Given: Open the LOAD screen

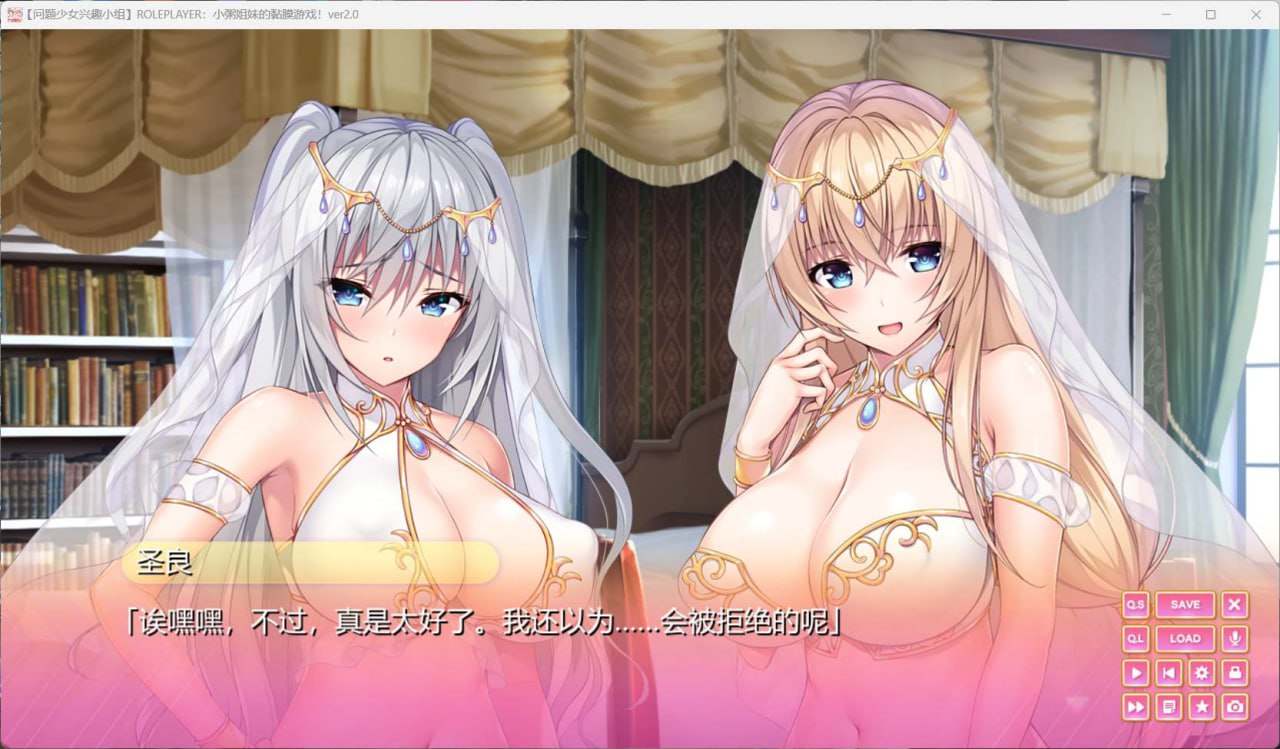Looking at the screenshot, I should (x=1184, y=638).
